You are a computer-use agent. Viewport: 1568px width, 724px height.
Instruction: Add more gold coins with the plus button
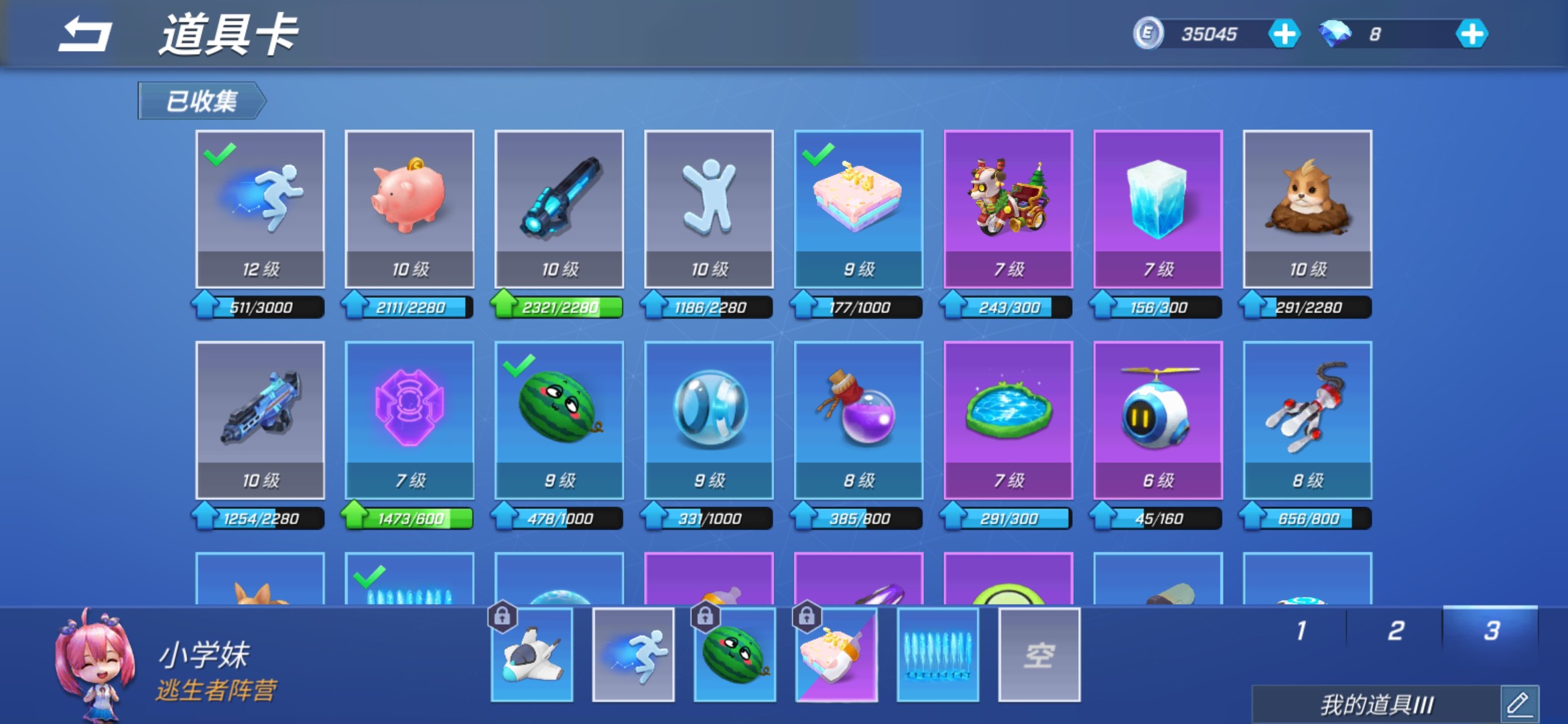[1284, 34]
